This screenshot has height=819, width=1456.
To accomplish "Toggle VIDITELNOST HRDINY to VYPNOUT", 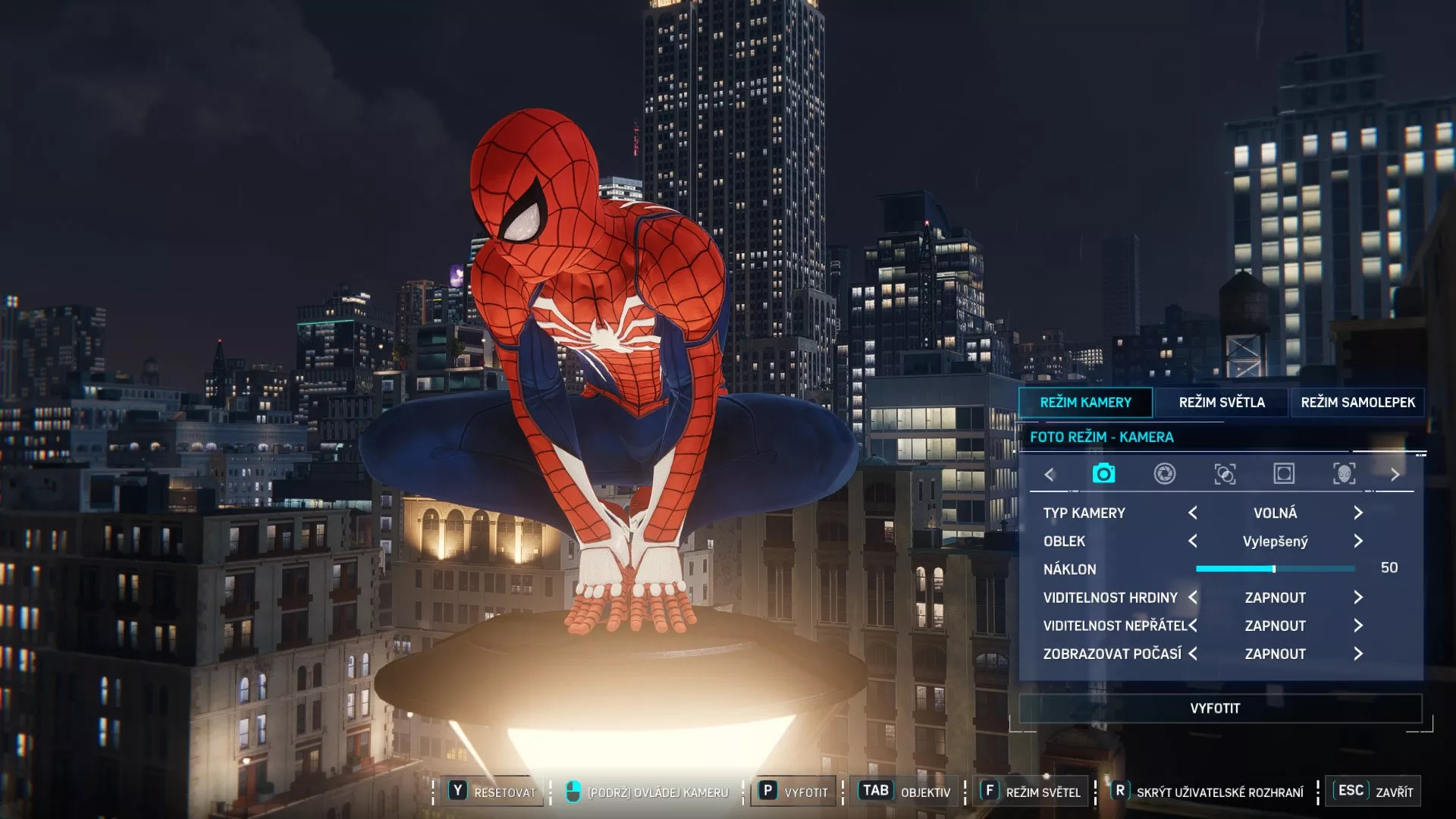I will [1357, 597].
